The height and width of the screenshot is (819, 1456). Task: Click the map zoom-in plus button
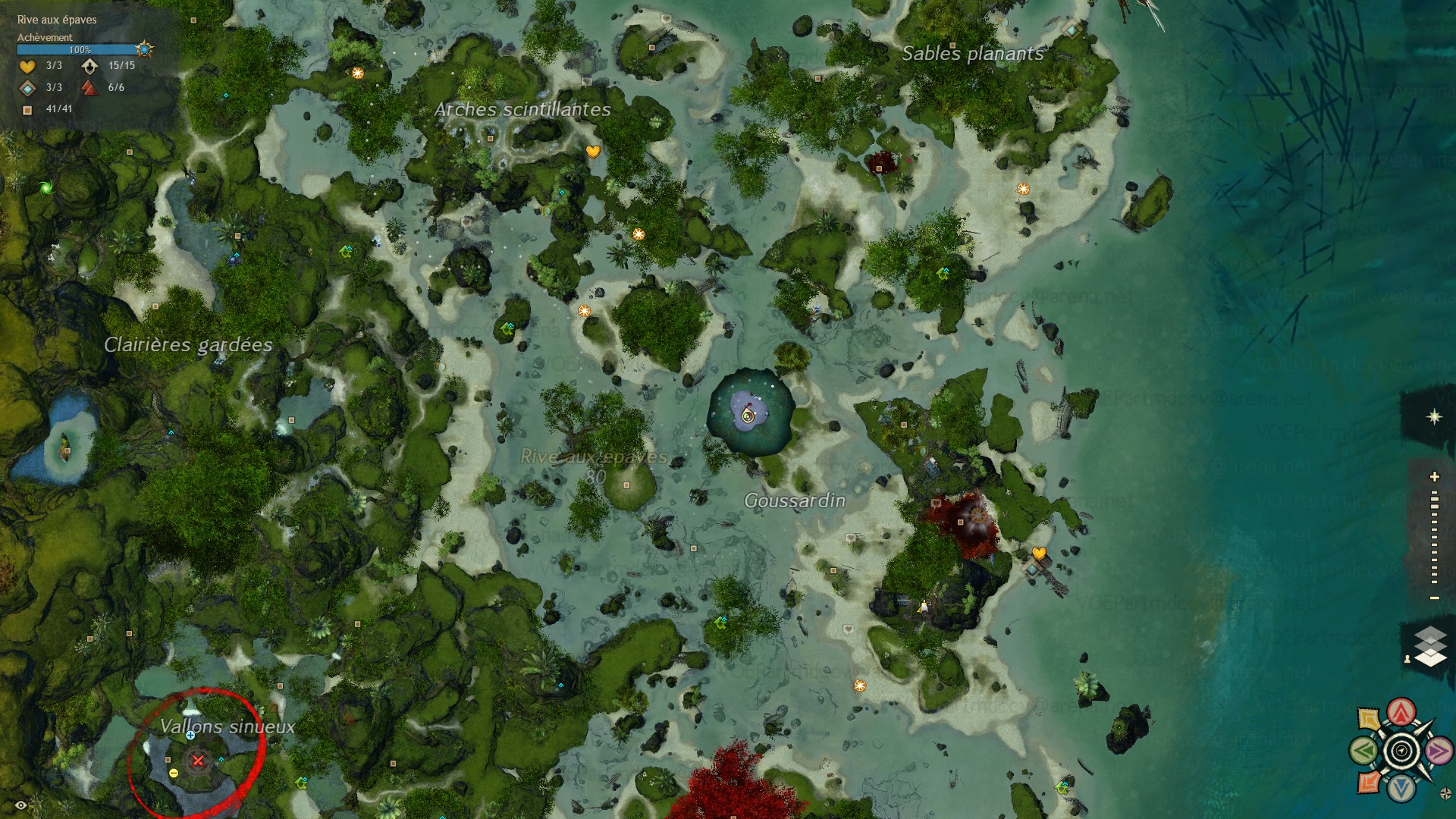point(1434,477)
